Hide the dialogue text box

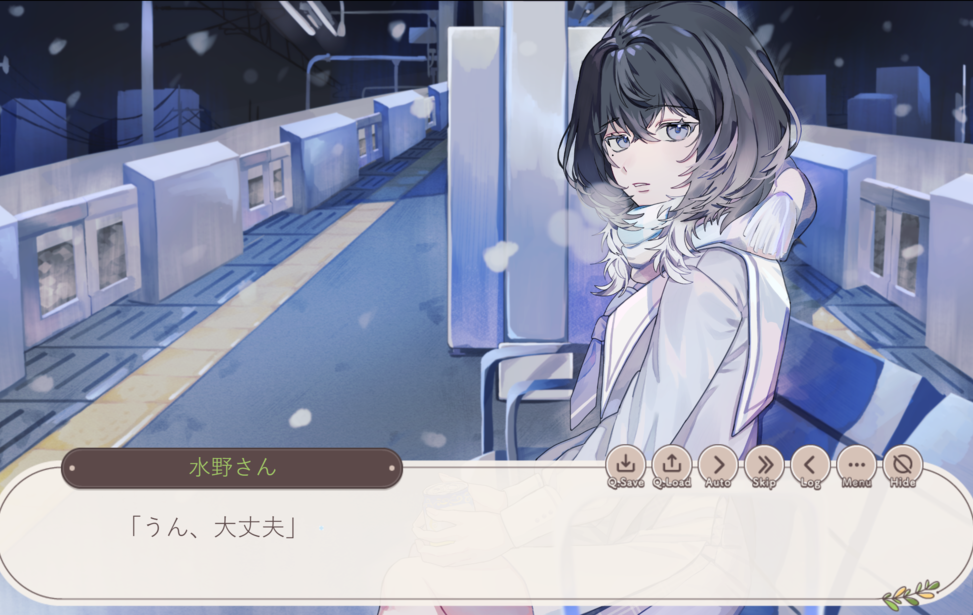point(902,465)
